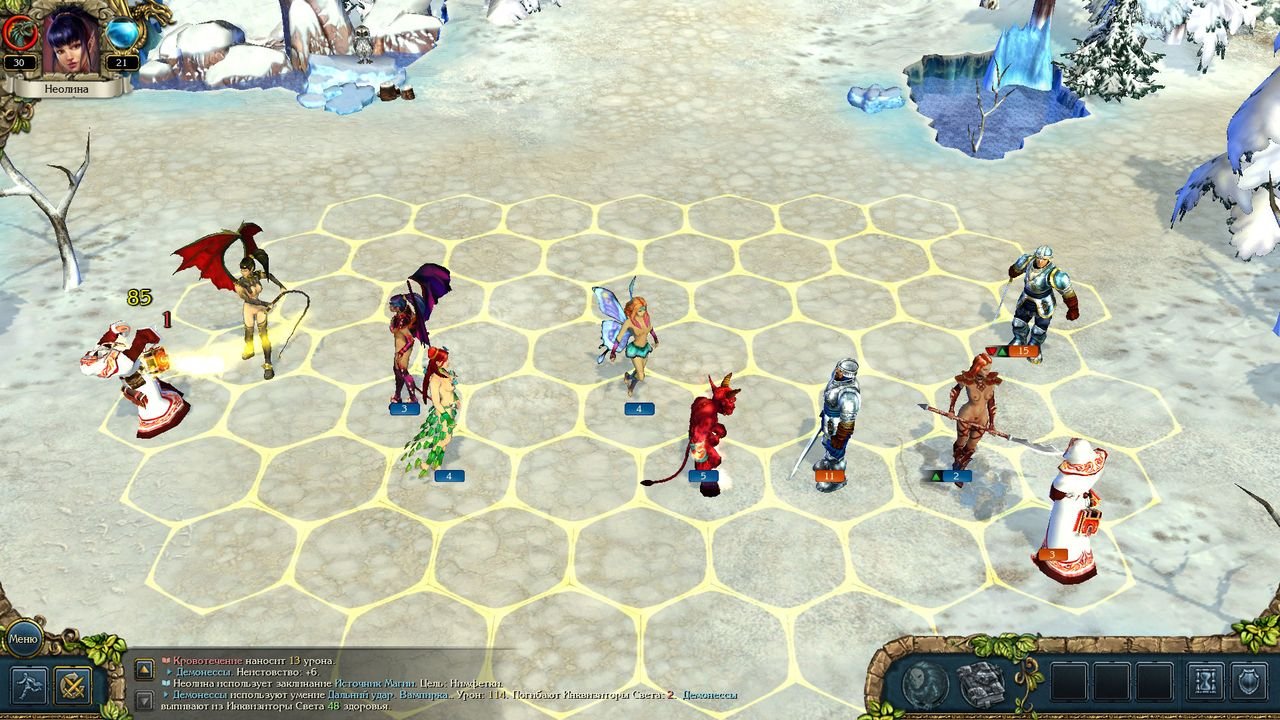Open the spirit face rage icon

tap(926, 684)
